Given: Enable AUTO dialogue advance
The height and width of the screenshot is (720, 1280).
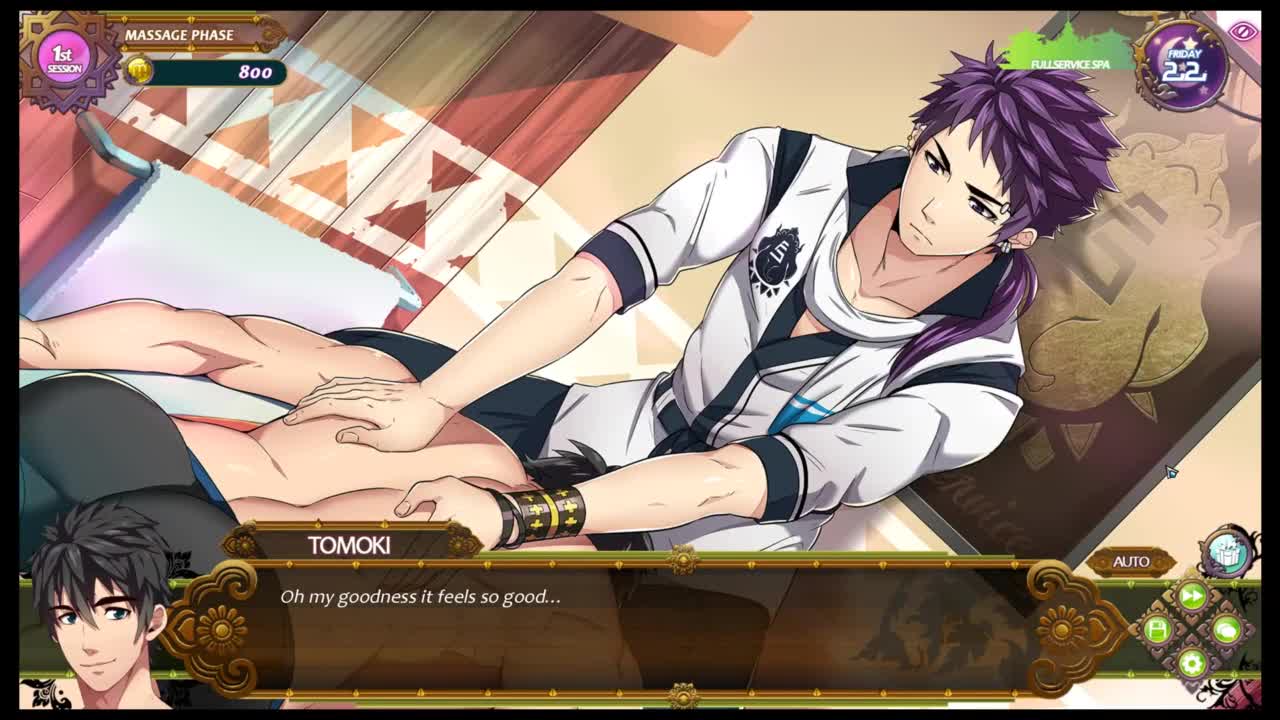Looking at the screenshot, I should tap(1131, 562).
